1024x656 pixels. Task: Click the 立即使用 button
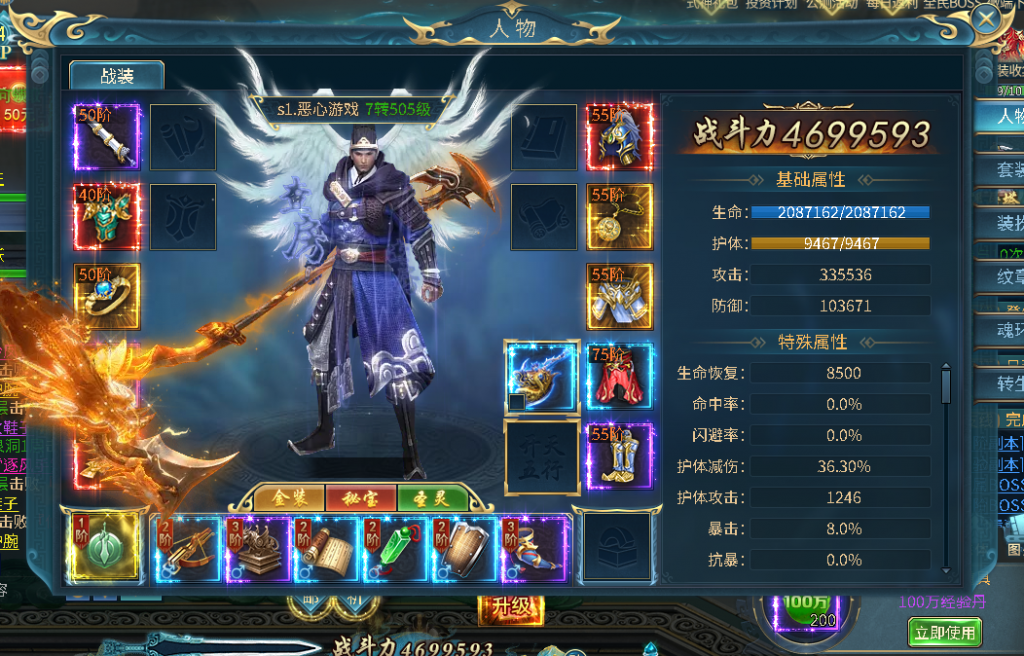tap(945, 632)
